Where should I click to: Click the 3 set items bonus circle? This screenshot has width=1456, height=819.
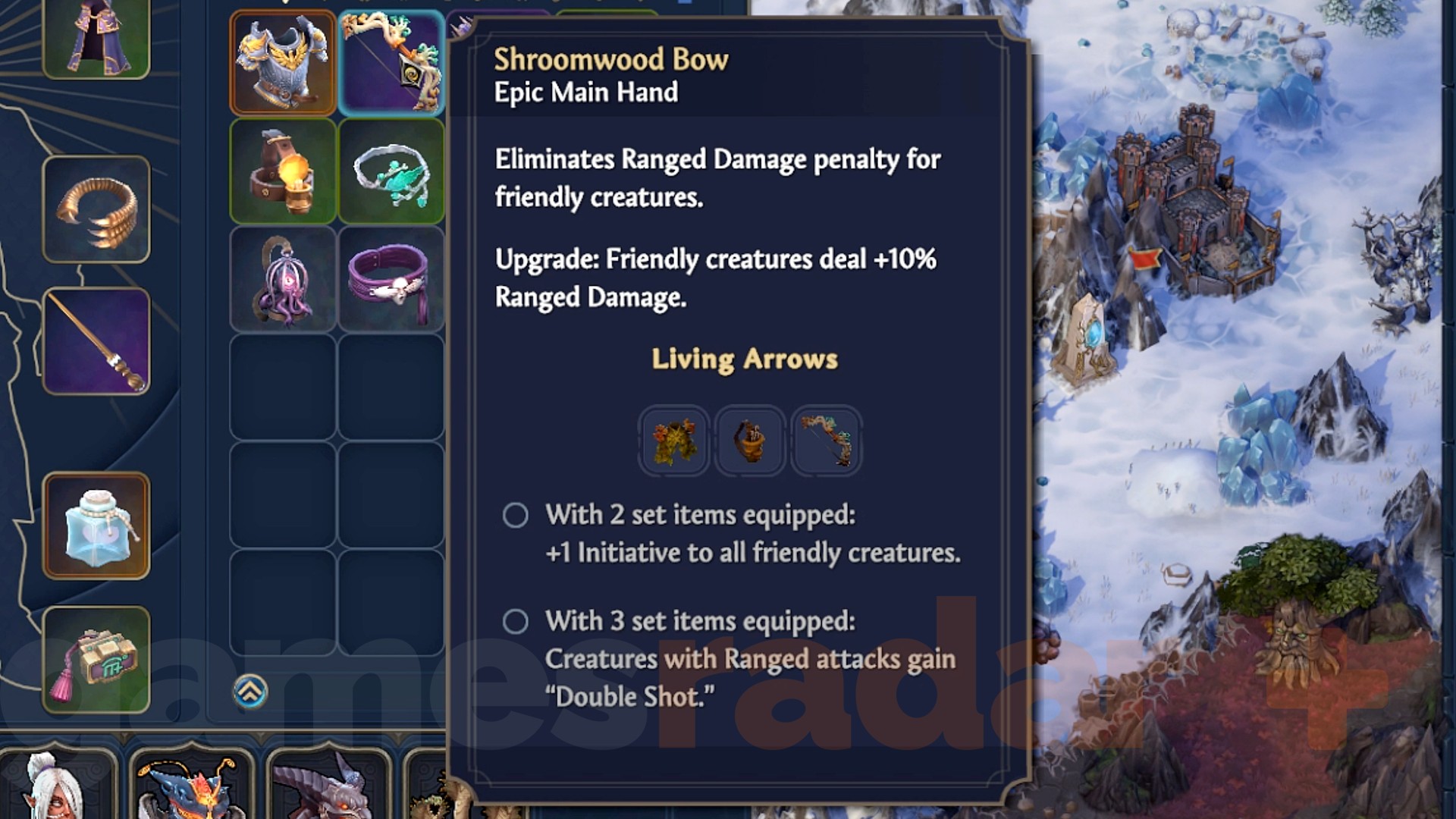click(x=516, y=621)
